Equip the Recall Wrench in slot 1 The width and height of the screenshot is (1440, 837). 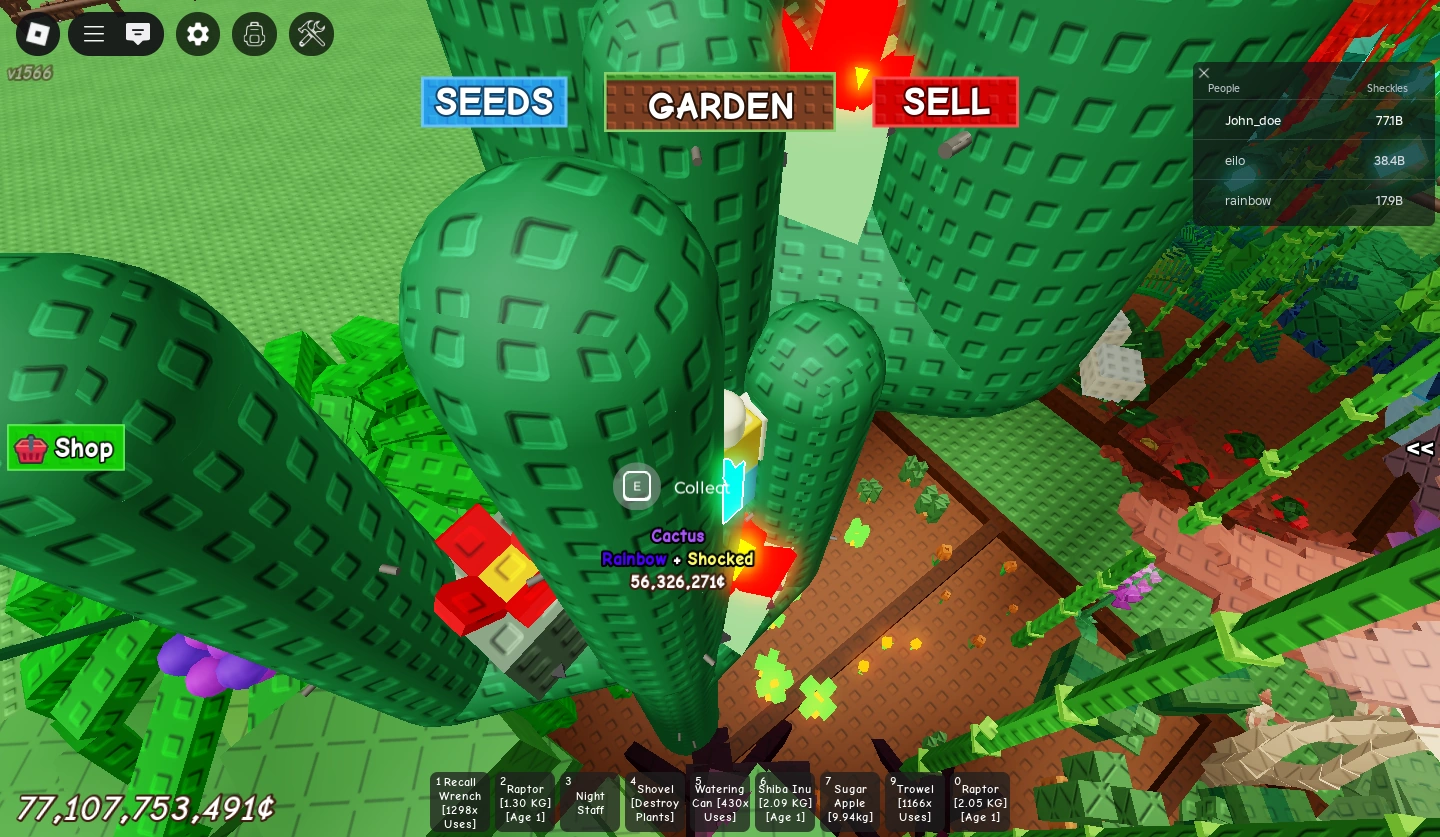459,800
